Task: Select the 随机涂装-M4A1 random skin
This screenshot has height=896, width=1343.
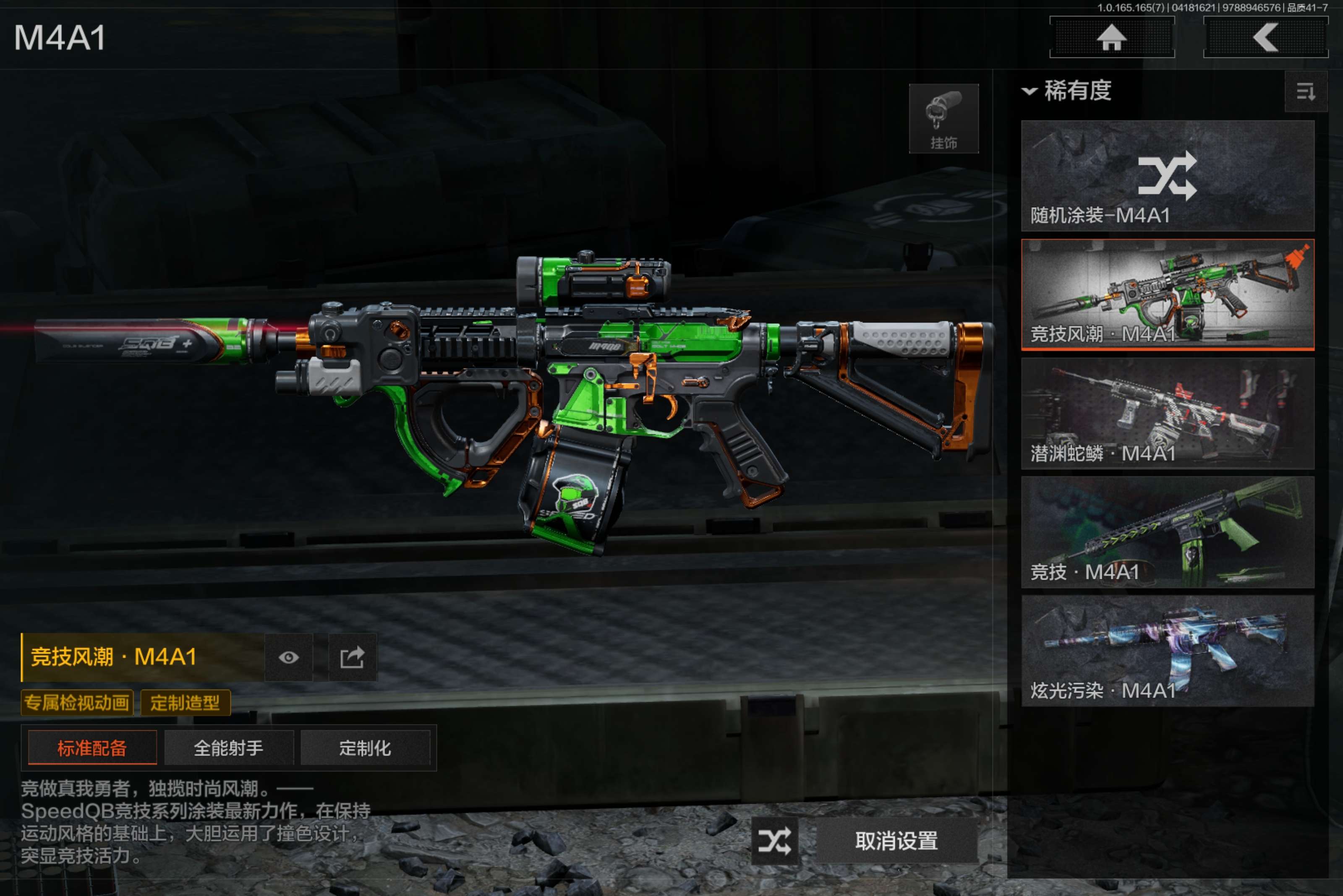Action: (1167, 175)
